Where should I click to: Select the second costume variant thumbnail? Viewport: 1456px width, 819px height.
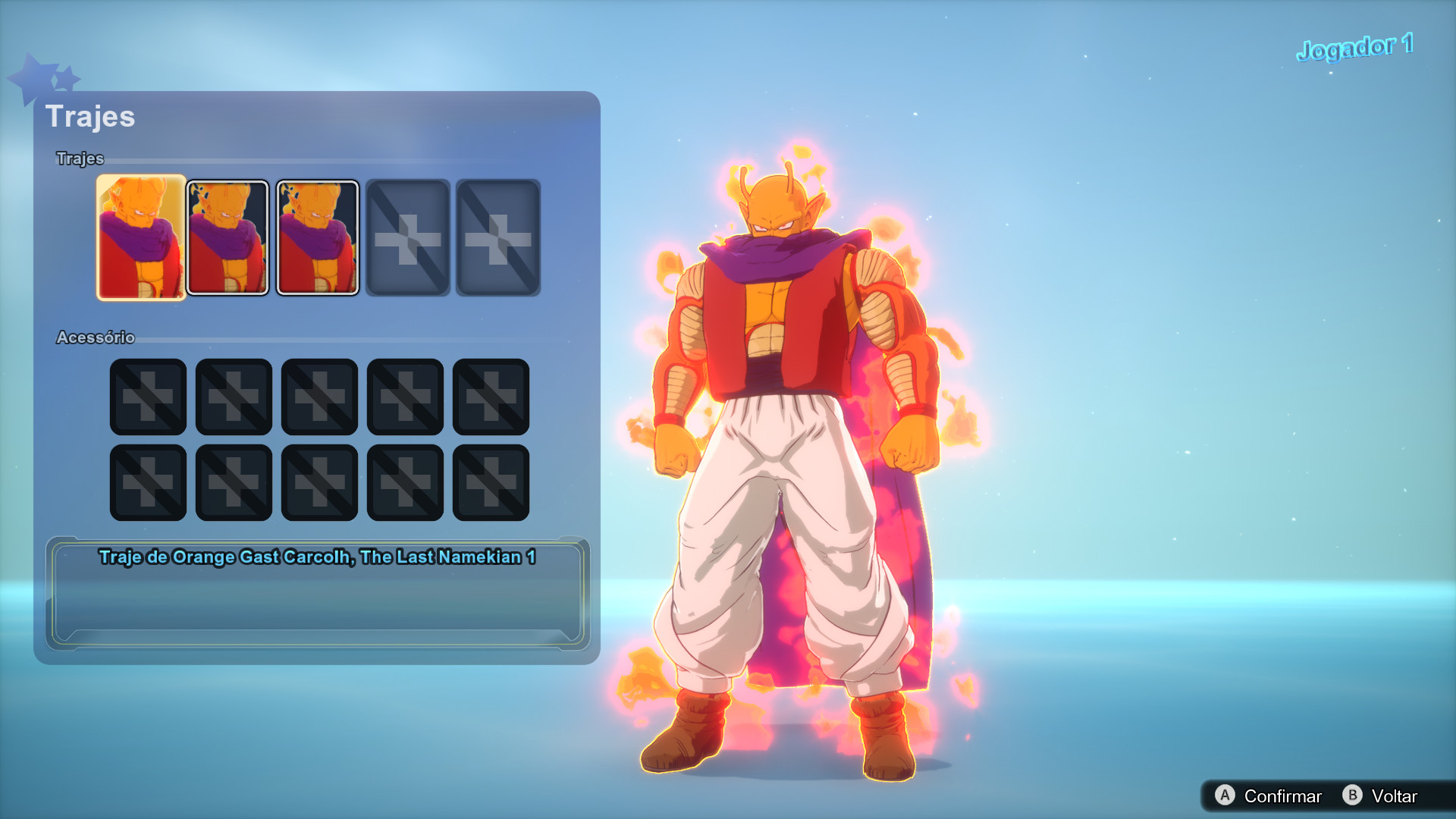point(228,237)
